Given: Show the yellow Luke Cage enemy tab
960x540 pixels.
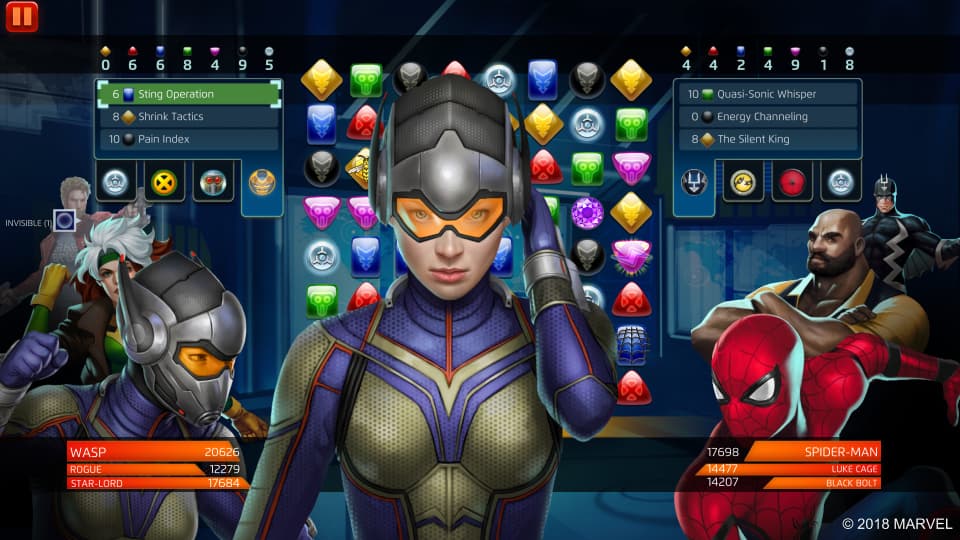Looking at the screenshot, I should [x=744, y=182].
